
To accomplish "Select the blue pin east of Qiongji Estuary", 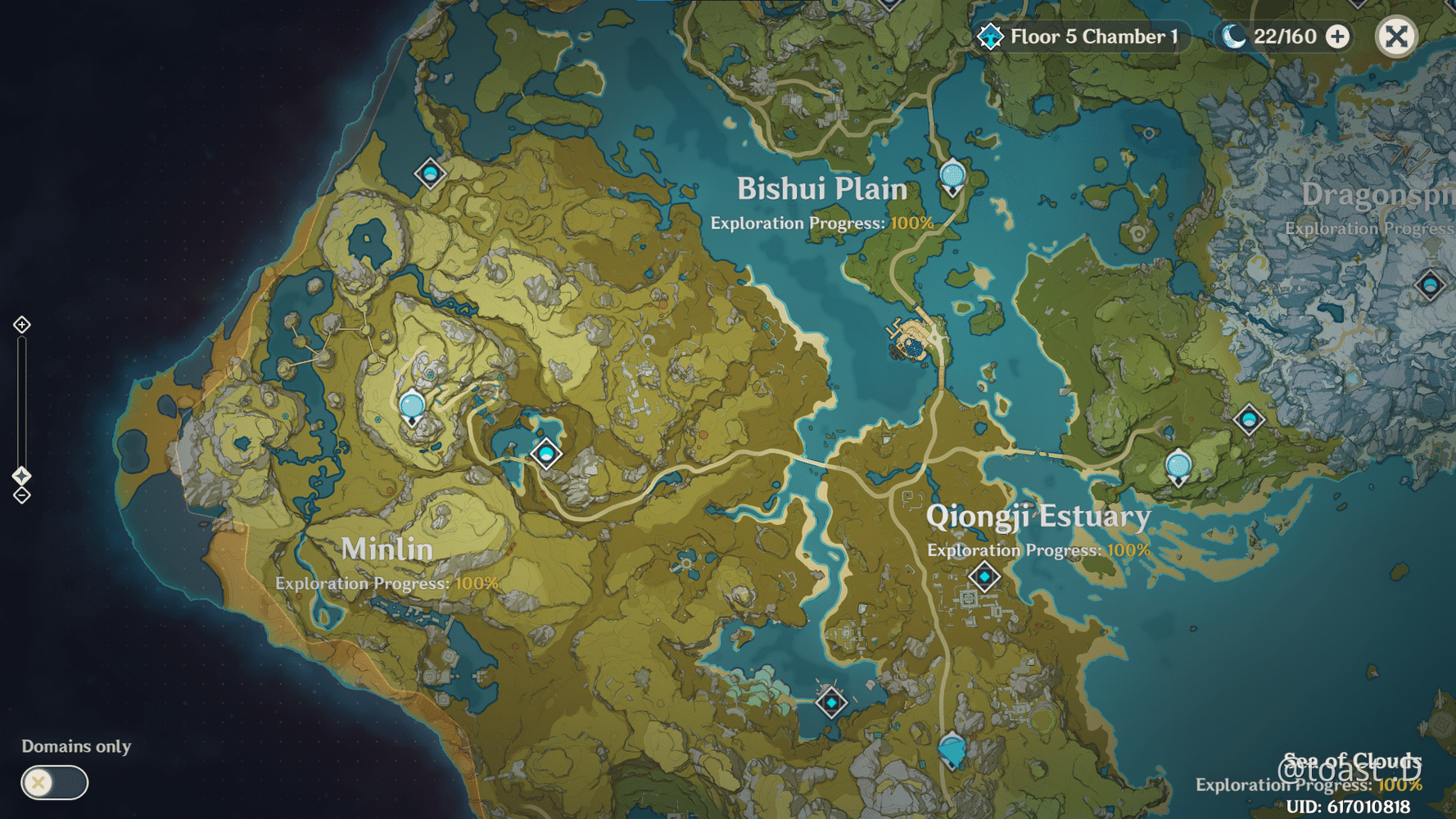I will (1177, 467).
